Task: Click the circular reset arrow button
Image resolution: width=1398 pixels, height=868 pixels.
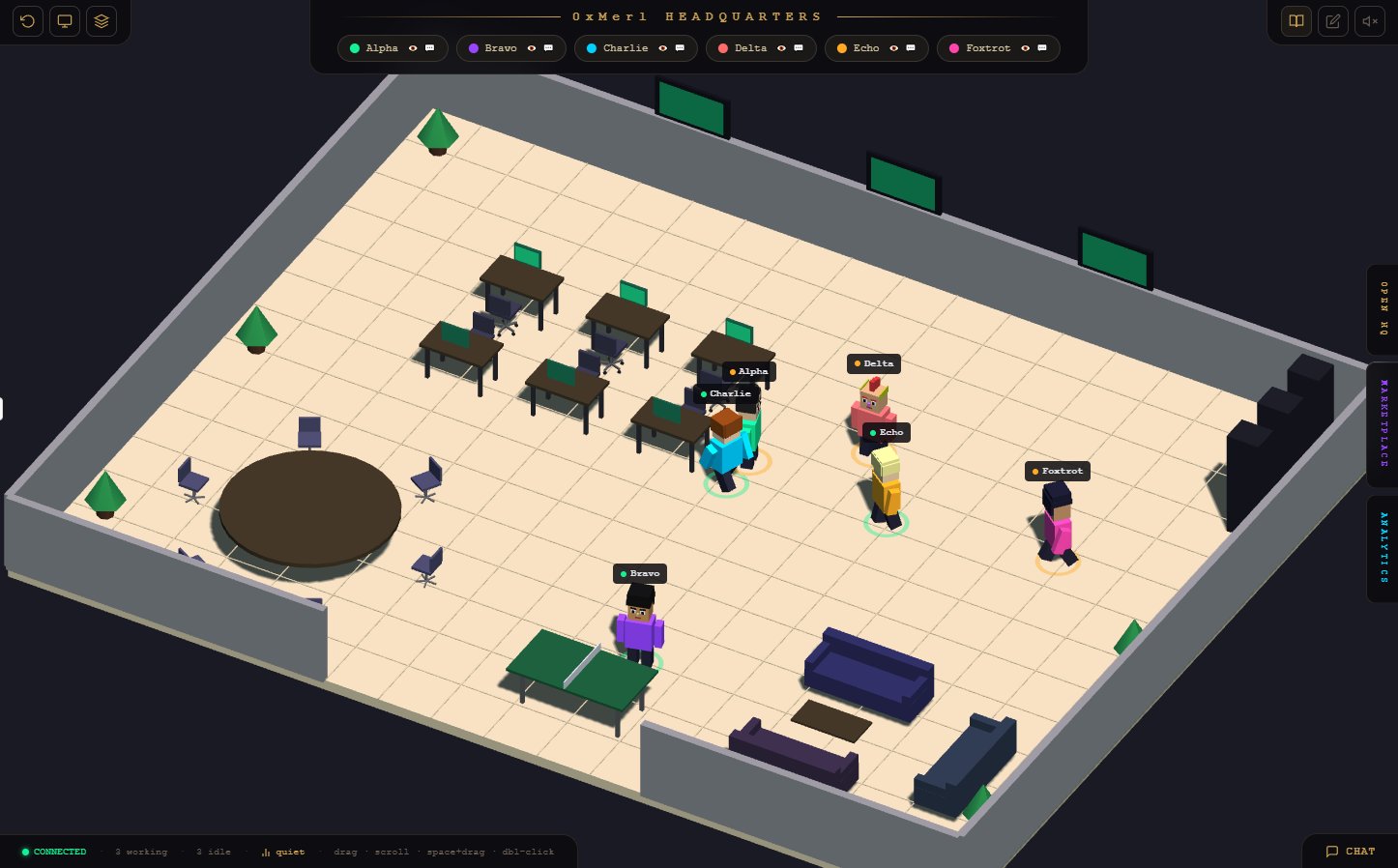Action: [28, 21]
